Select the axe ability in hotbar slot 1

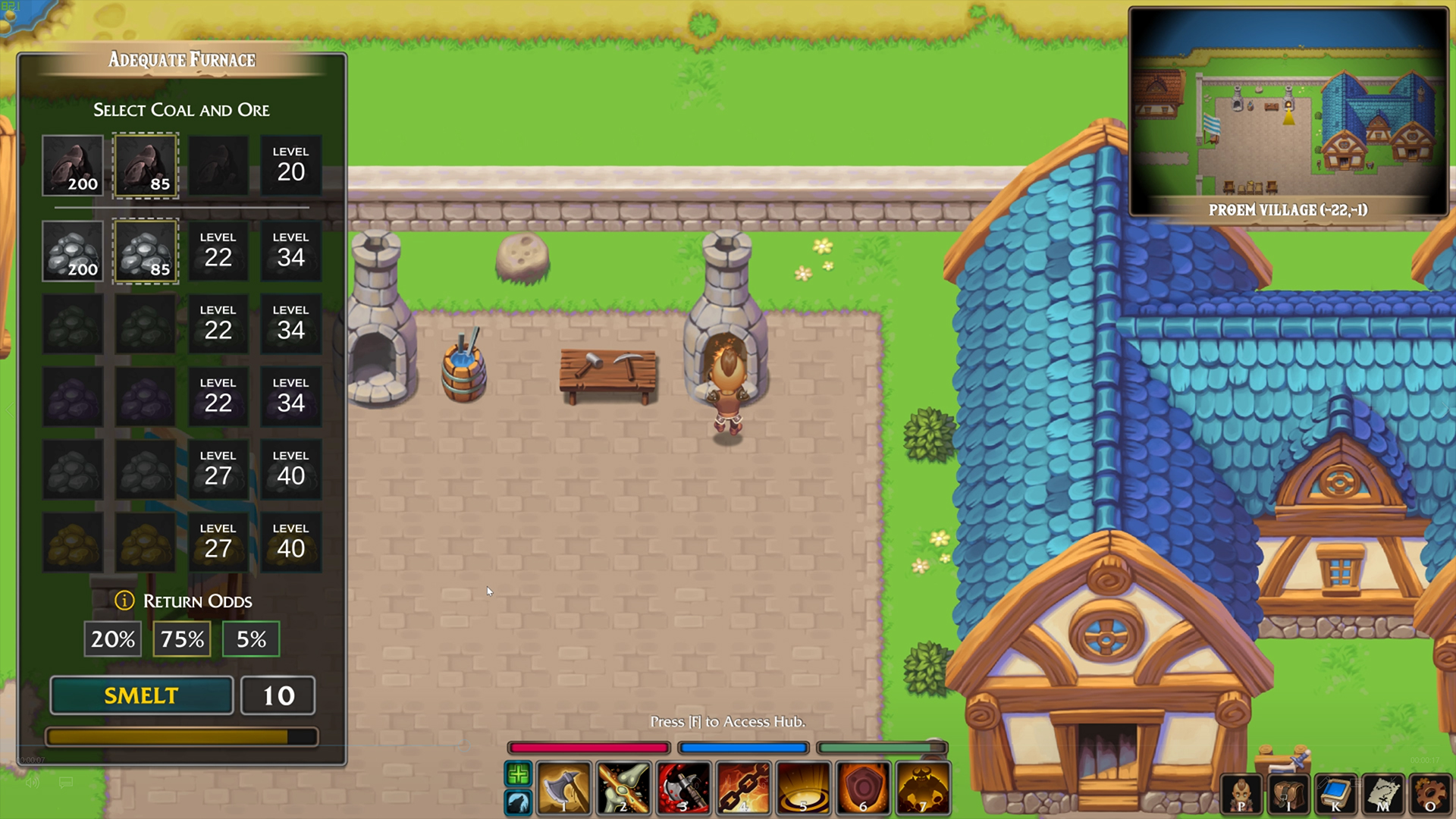563,789
